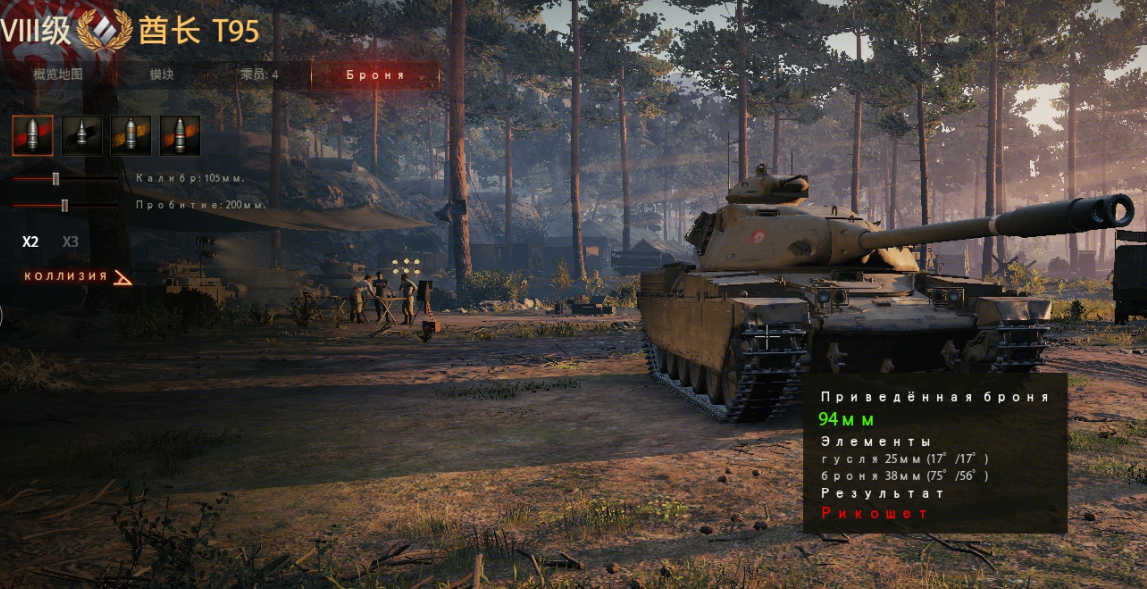Select the Броня armor tab
1147x589 pixels.
click(x=375, y=75)
